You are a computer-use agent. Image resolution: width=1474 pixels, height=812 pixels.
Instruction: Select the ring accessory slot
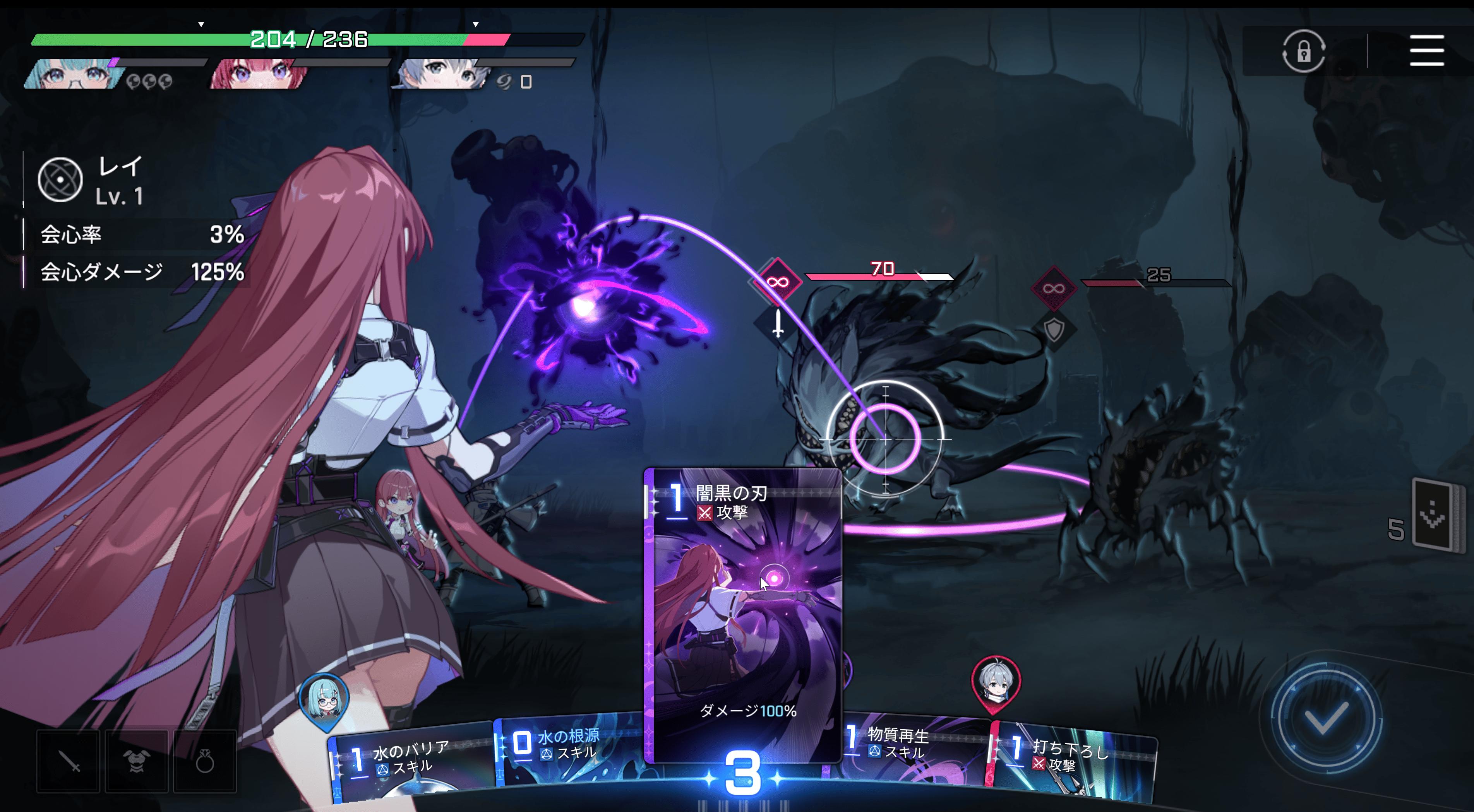(204, 761)
